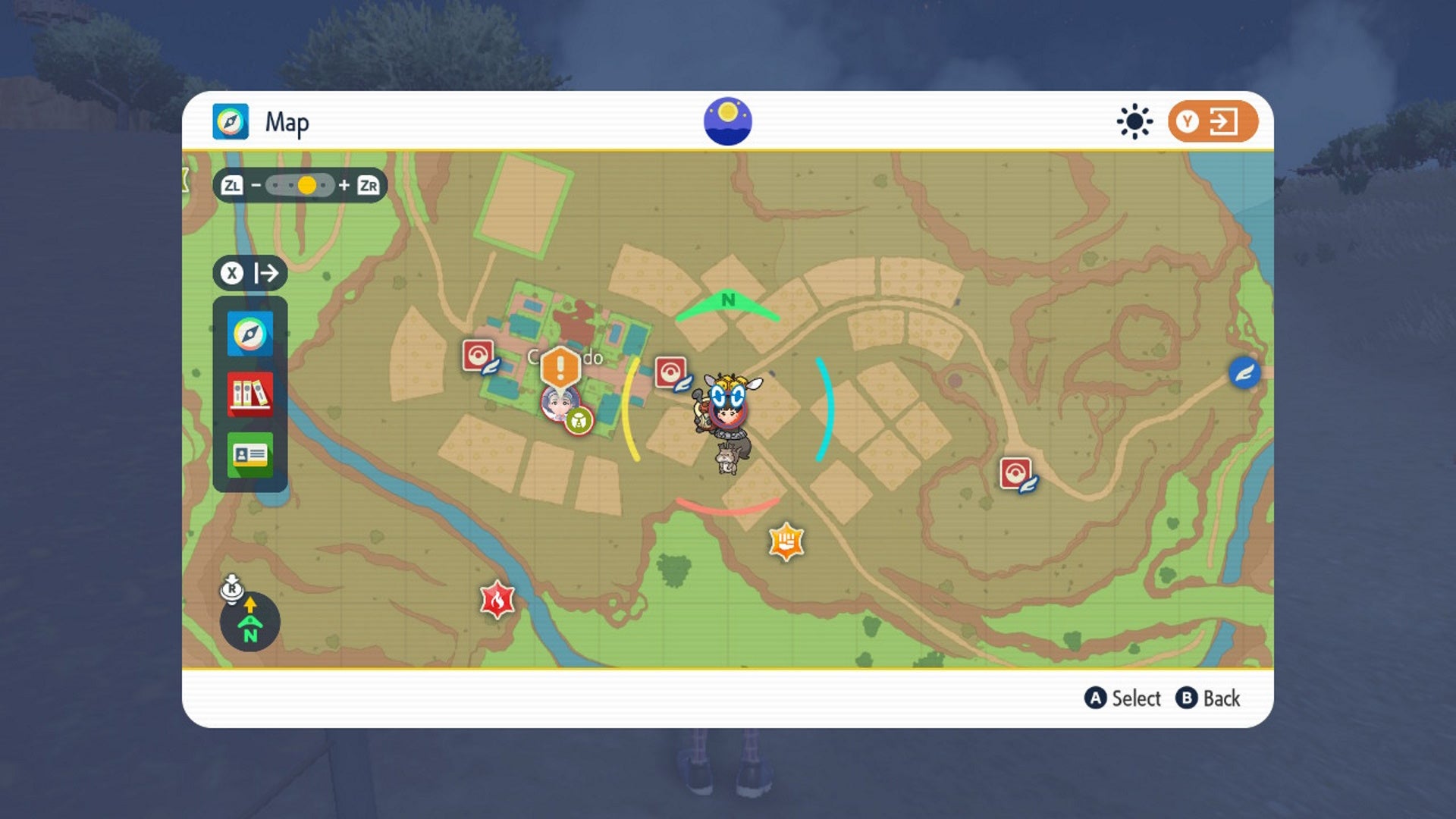The width and height of the screenshot is (1456, 819).
Task: Open the green Profile card app
Action: tap(249, 454)
